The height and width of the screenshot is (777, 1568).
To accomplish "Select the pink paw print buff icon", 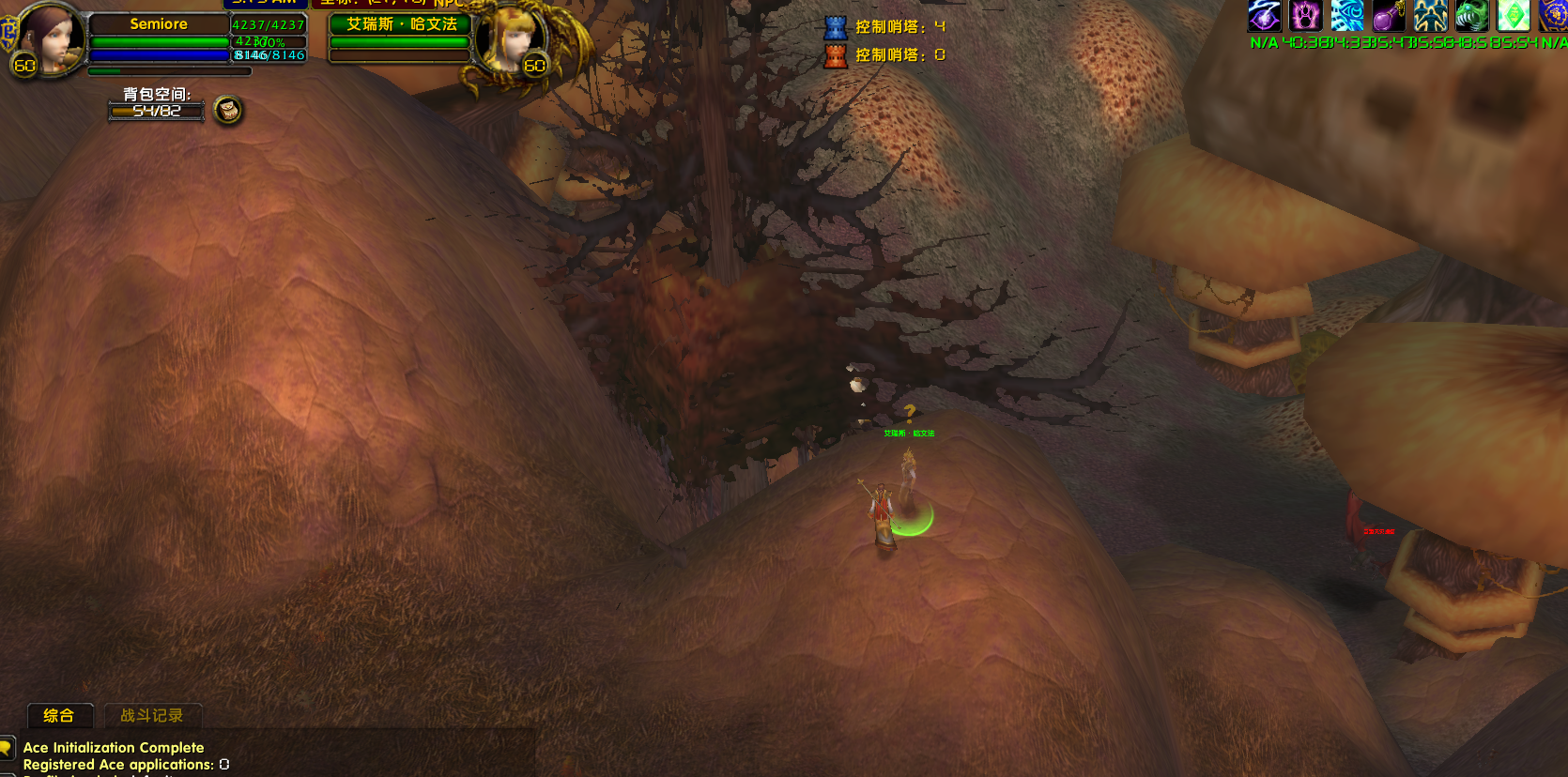I will [x=1305, y=16].
